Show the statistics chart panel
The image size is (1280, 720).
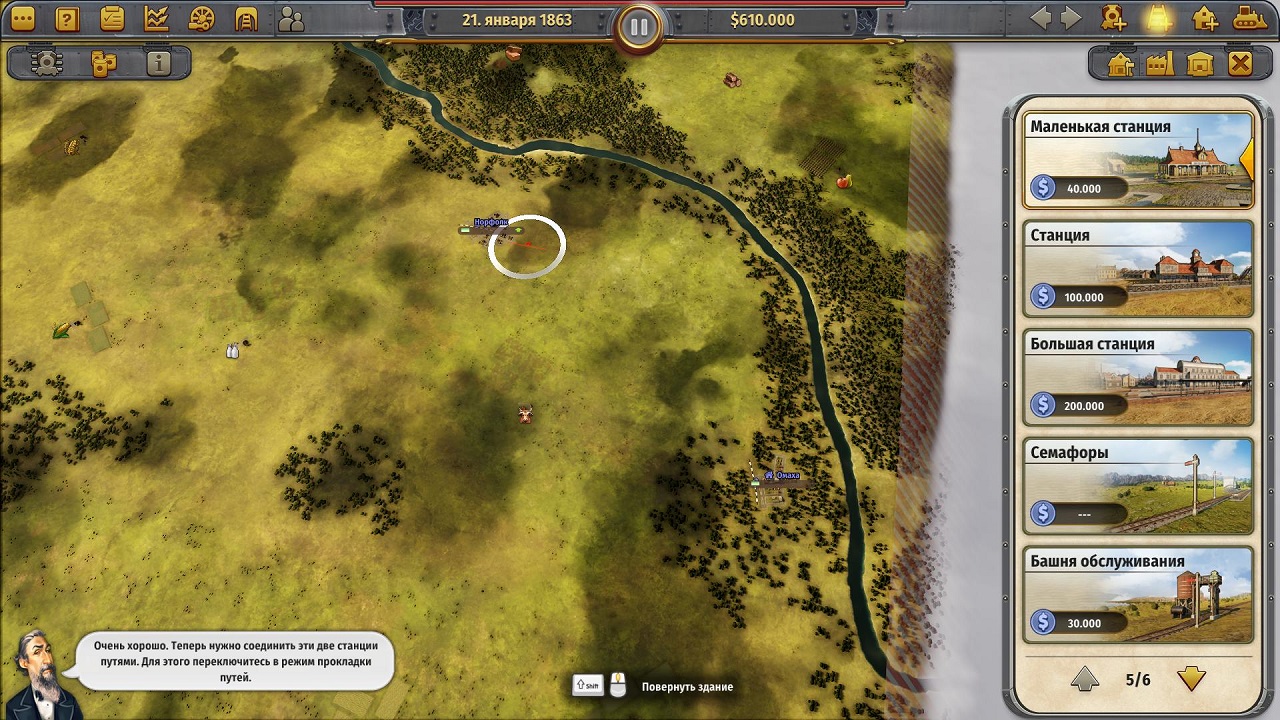pyautogui.click(x=157, y=18)
